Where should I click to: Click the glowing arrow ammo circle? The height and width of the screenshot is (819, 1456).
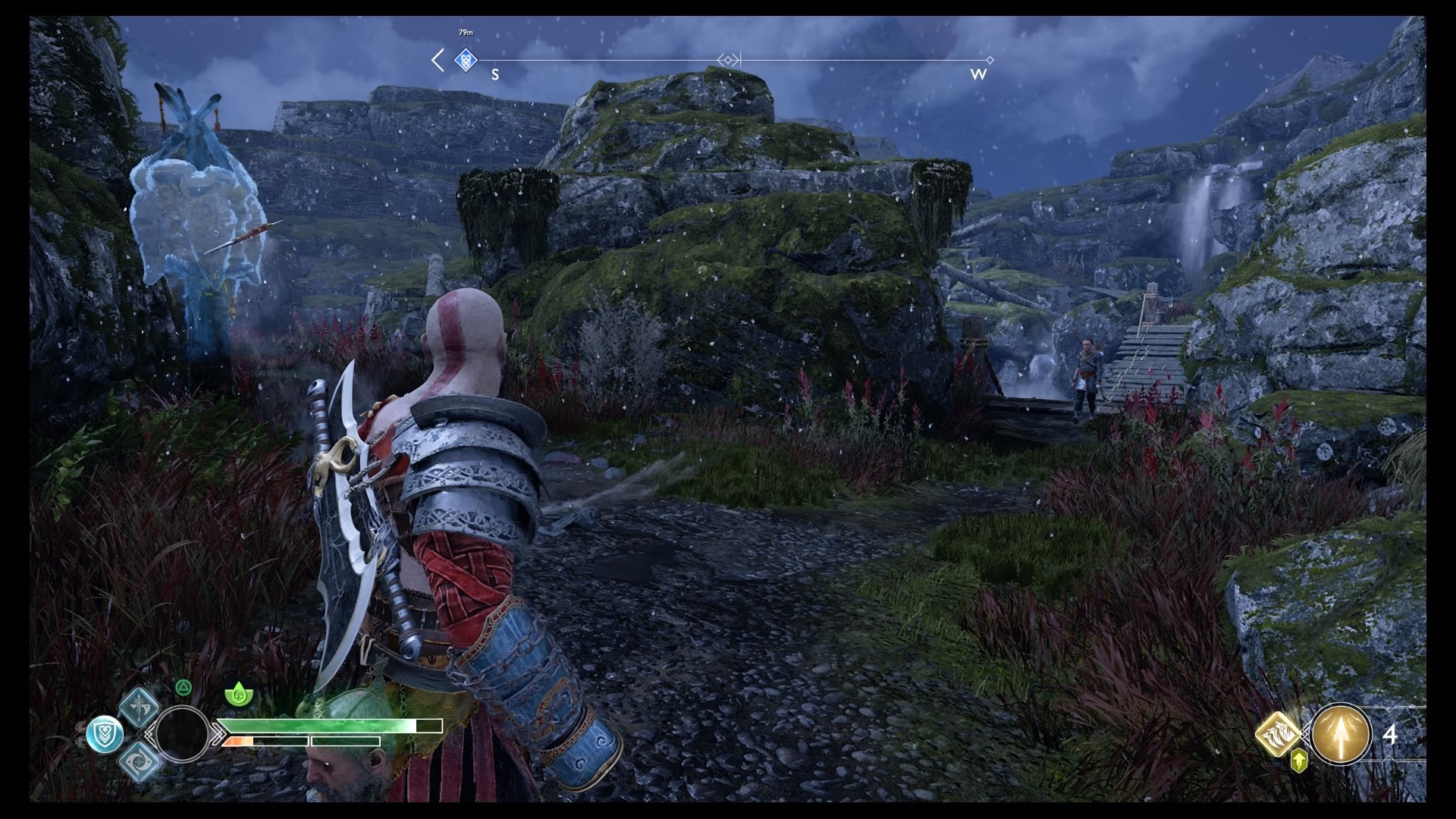pos(1341,735)
